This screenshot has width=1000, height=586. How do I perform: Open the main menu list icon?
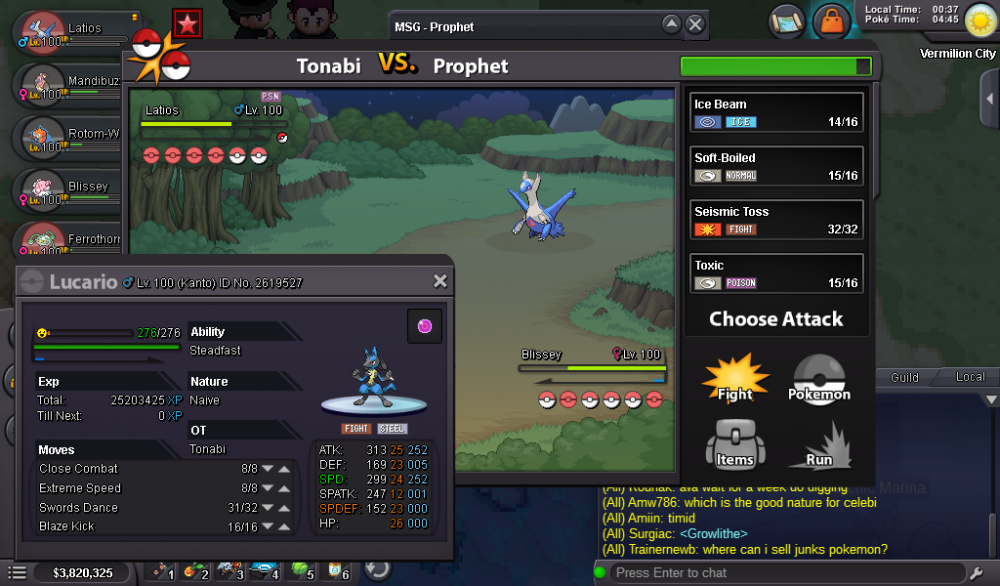click(18, 573)
